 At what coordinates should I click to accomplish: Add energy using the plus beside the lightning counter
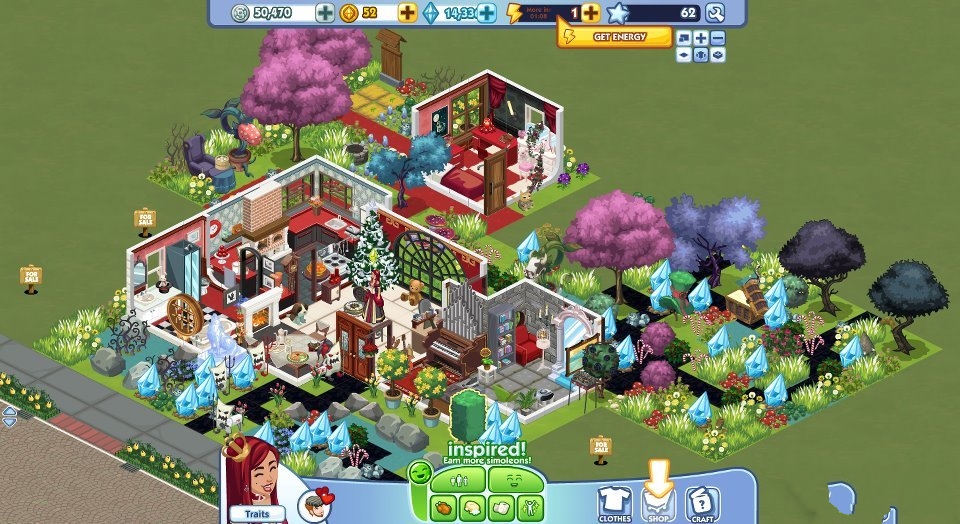click(x=590, y=13)
